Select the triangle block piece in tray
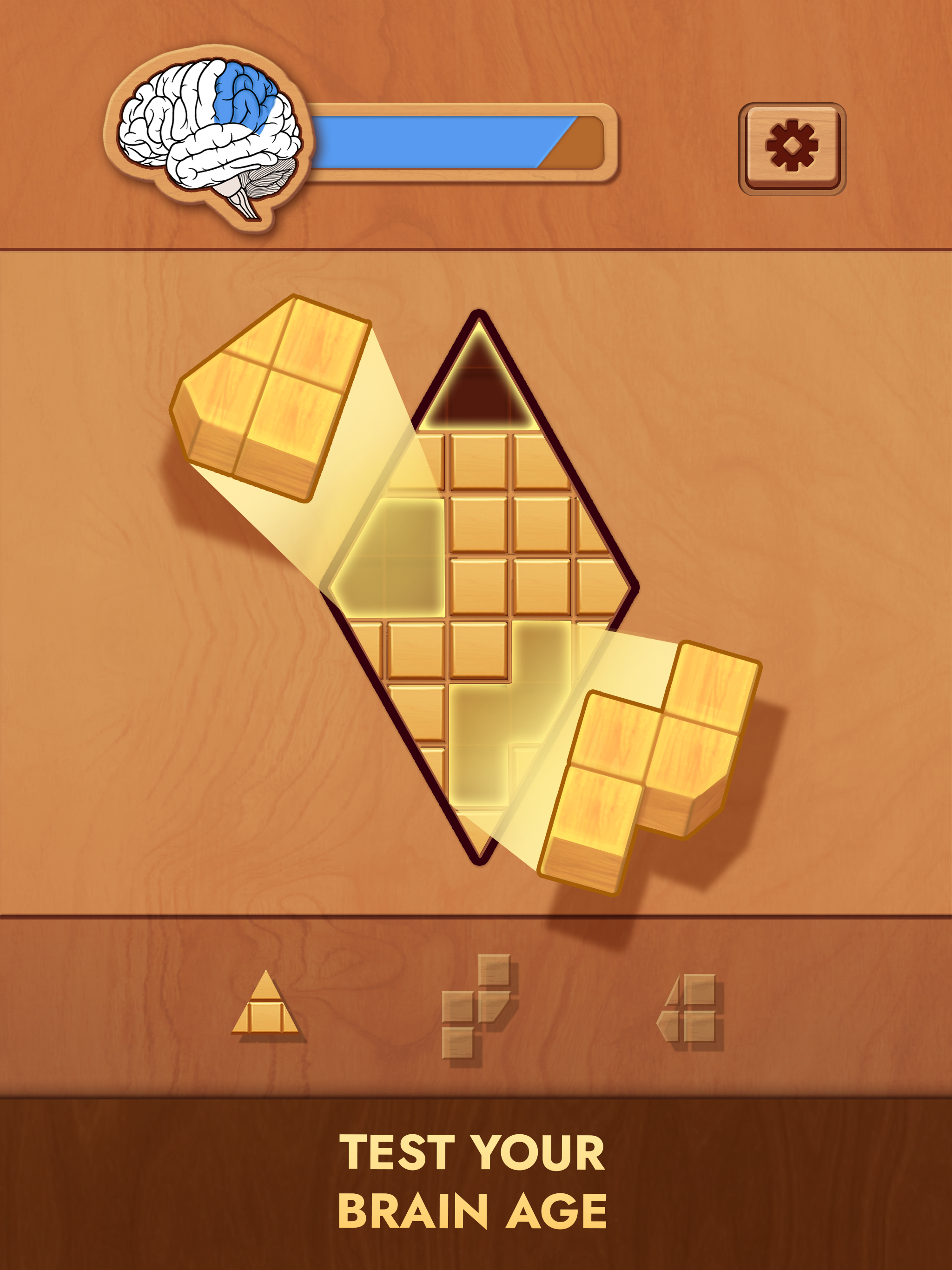Viewport: 952px width, 1270px height. pyautogui.click(x=264, y=1004)
